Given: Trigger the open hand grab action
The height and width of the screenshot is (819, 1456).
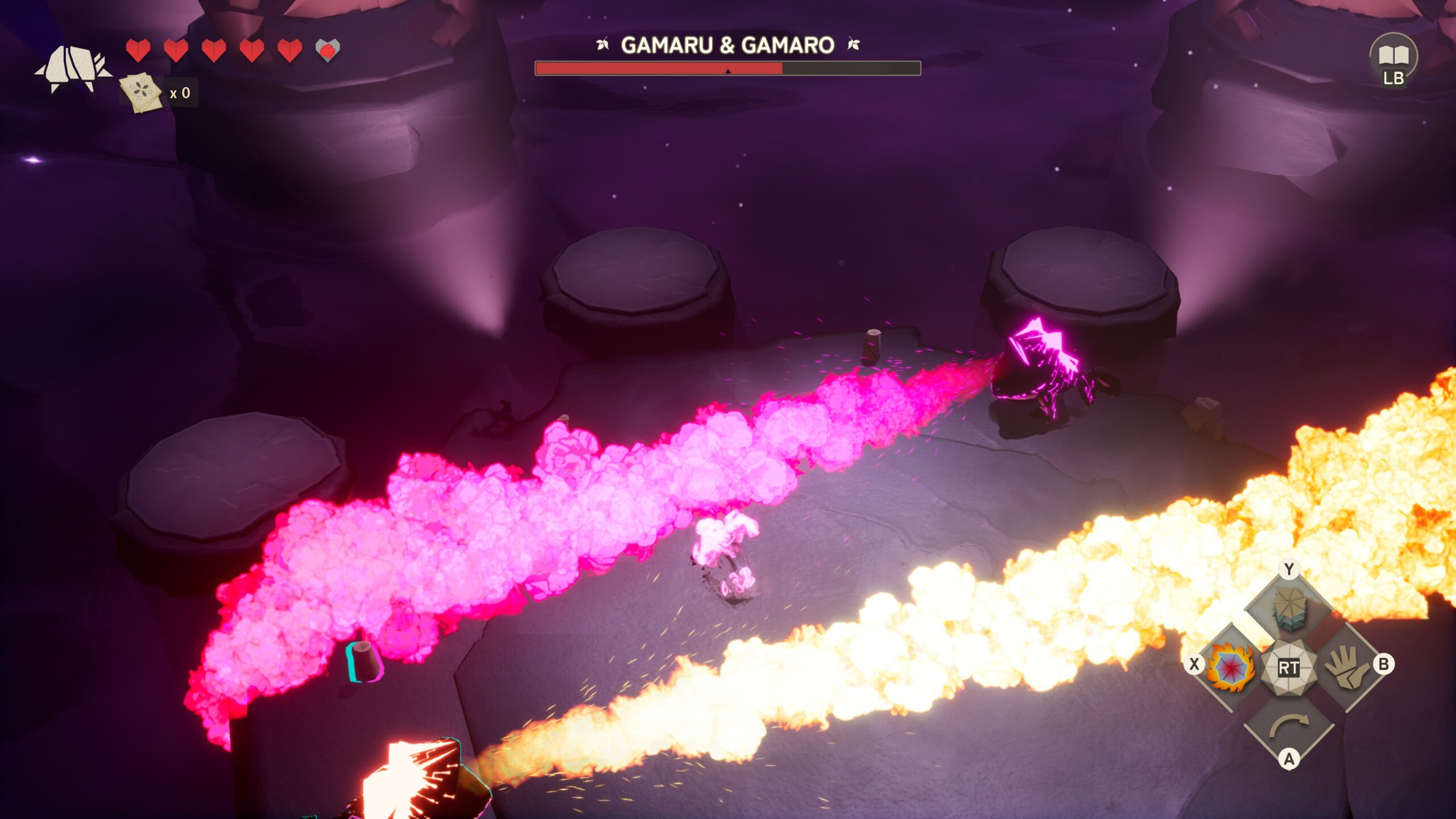Looking at the screenshot, I should pos(1346,667).
